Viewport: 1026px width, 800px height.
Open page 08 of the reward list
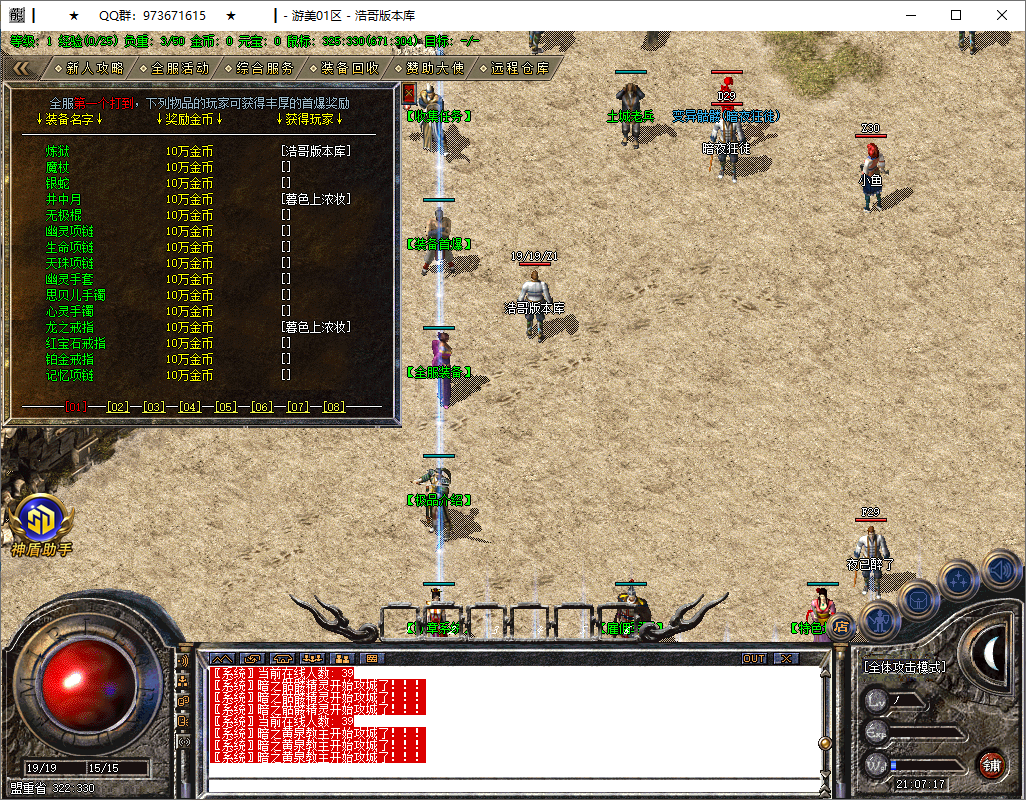pos(333,407)
